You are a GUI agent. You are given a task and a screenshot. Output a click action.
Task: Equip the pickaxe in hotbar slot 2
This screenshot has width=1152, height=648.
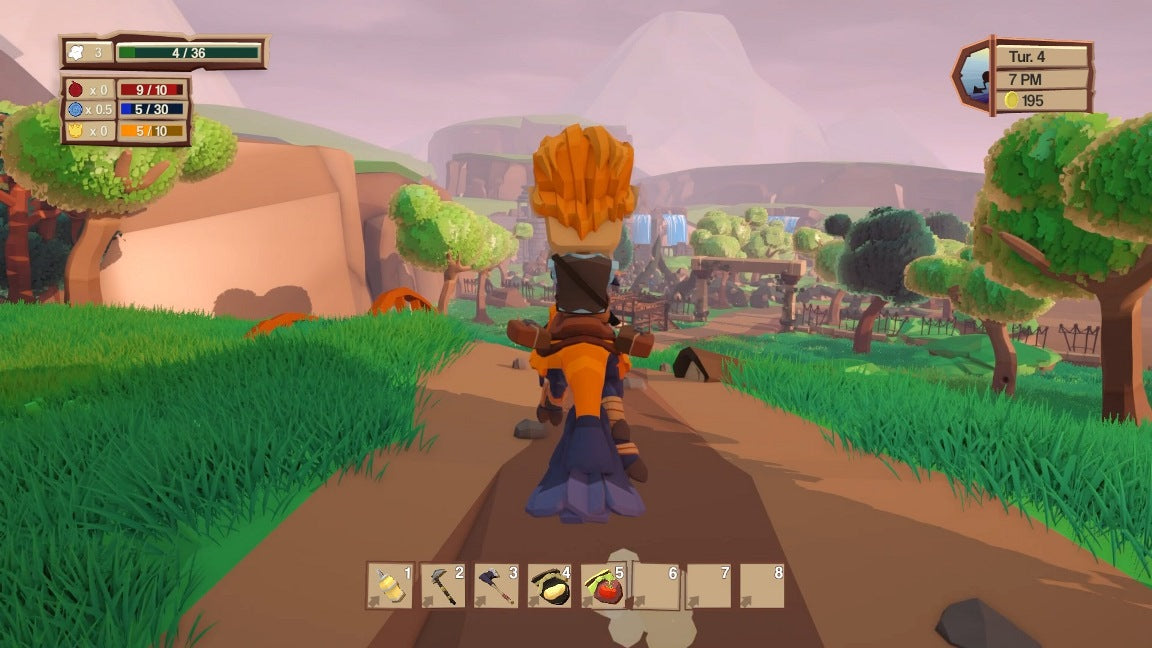coord(443,586)
